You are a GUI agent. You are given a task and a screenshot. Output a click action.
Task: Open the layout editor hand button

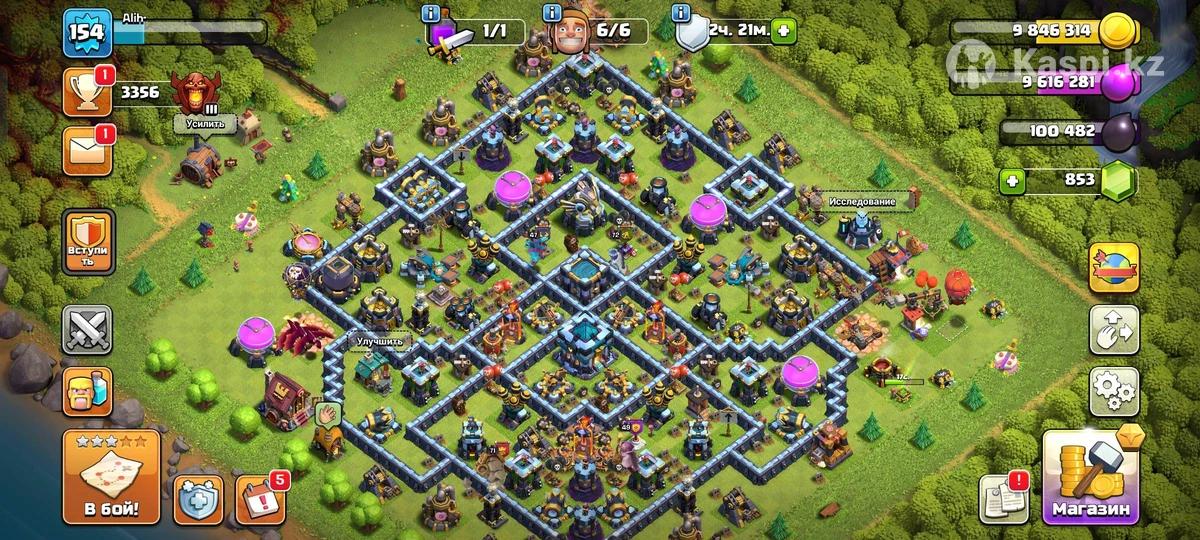click(x=1113, y=327)
